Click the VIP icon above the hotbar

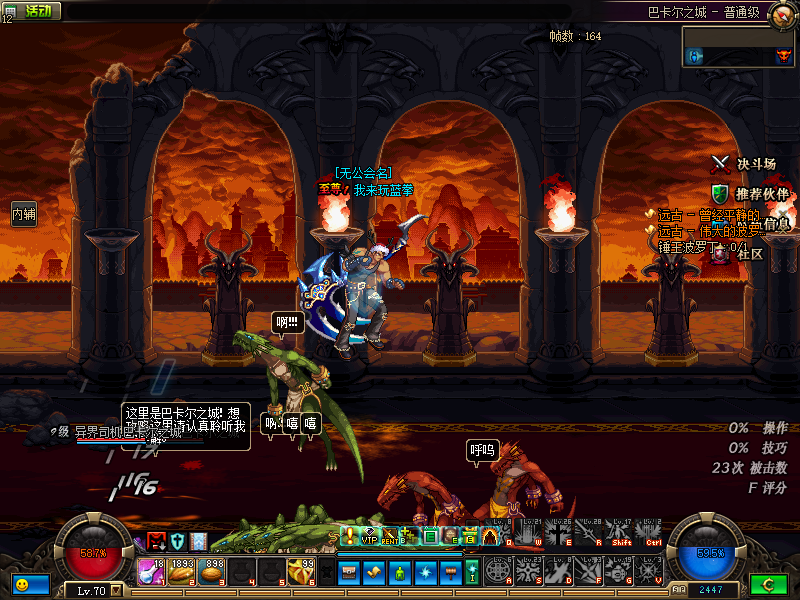pos(370,536)
